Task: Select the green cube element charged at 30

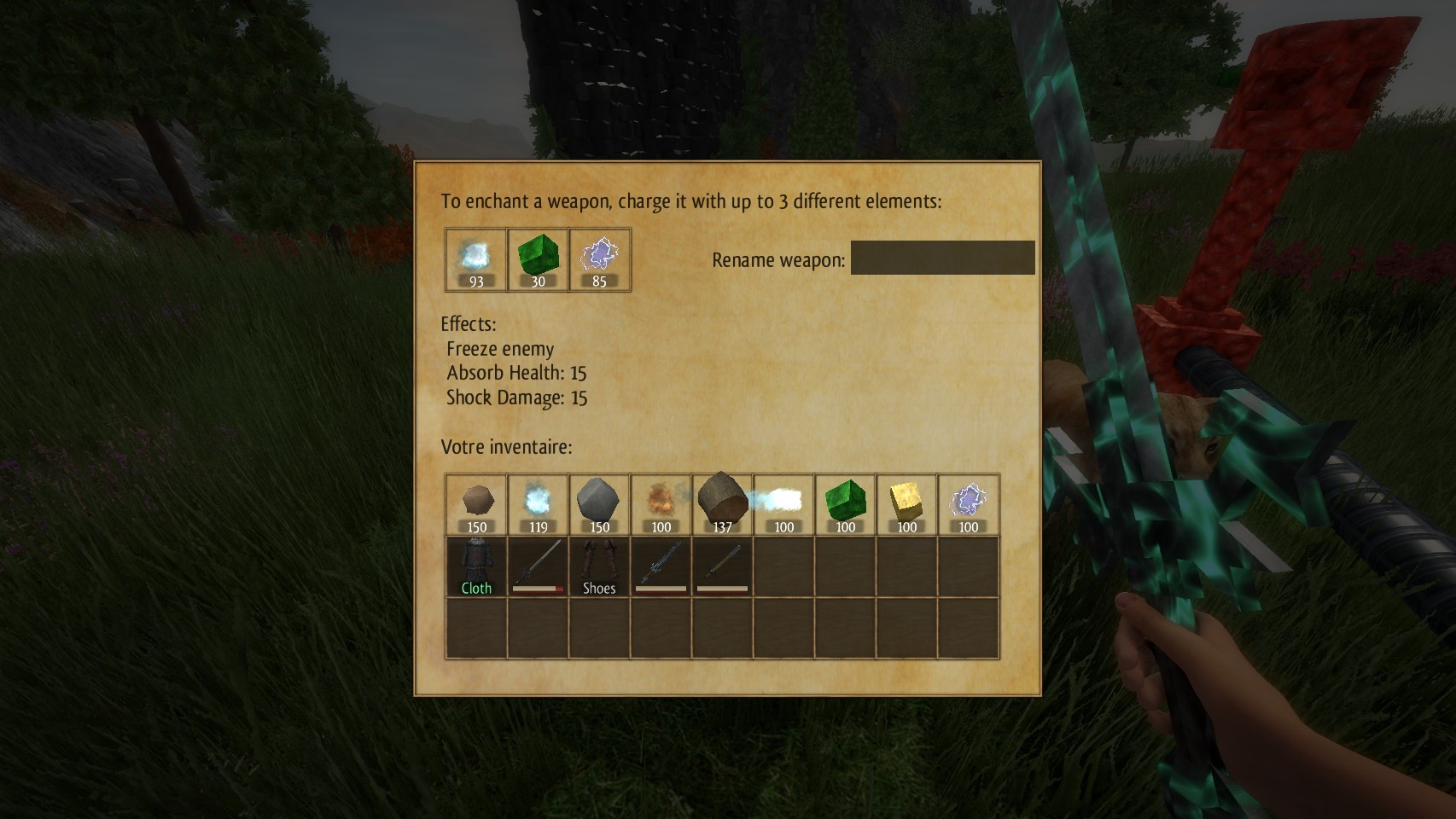Action: (x=538, y=259)
